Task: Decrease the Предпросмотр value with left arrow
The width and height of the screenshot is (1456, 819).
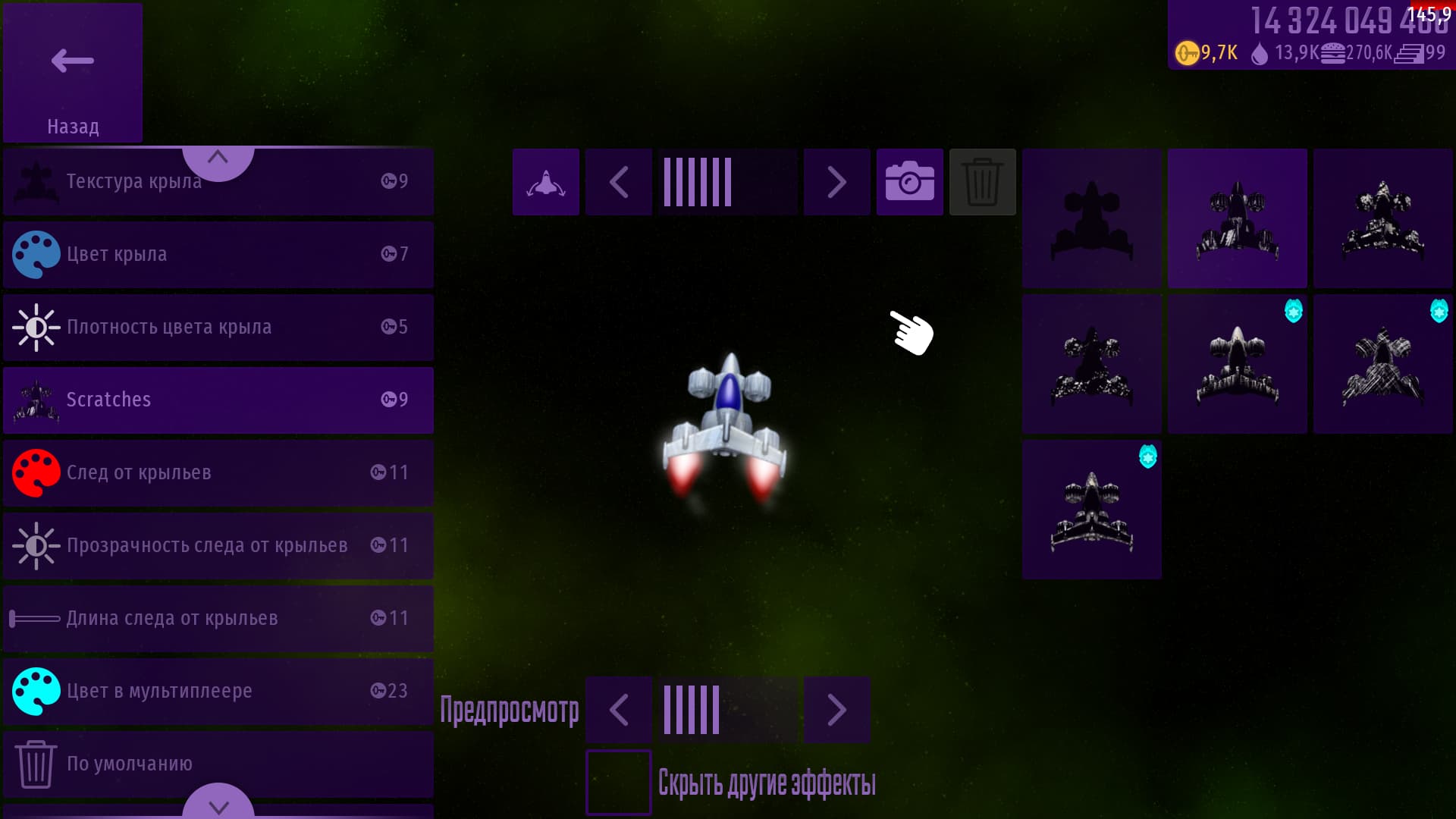Action: click(618, 710)
